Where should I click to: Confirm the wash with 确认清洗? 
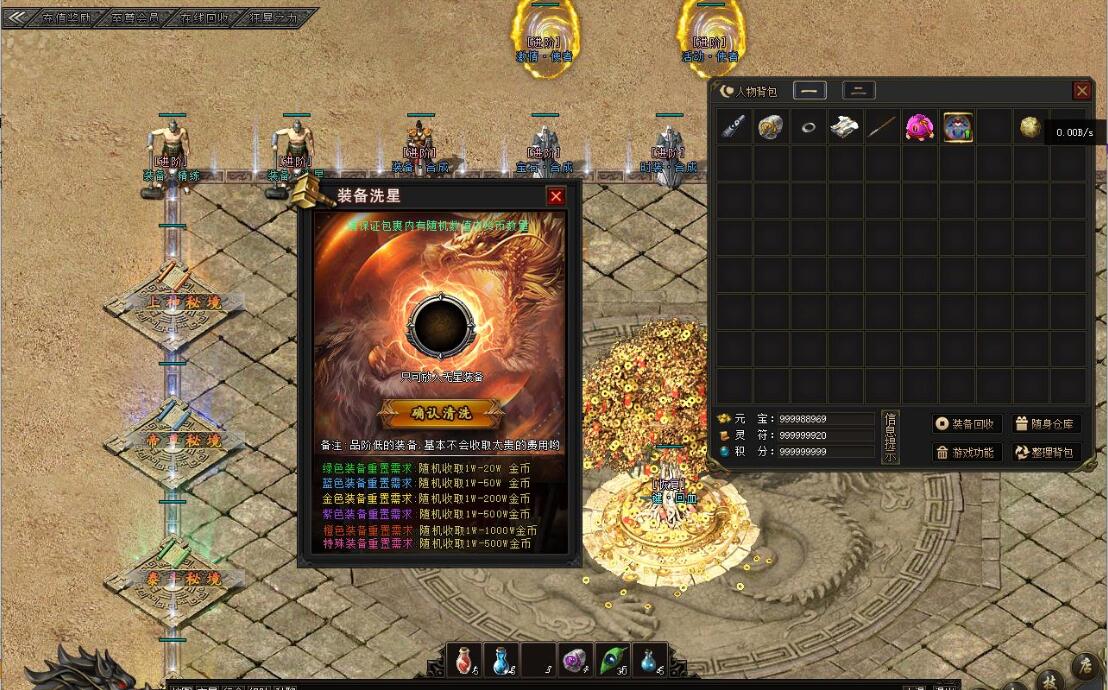(441, 412)
